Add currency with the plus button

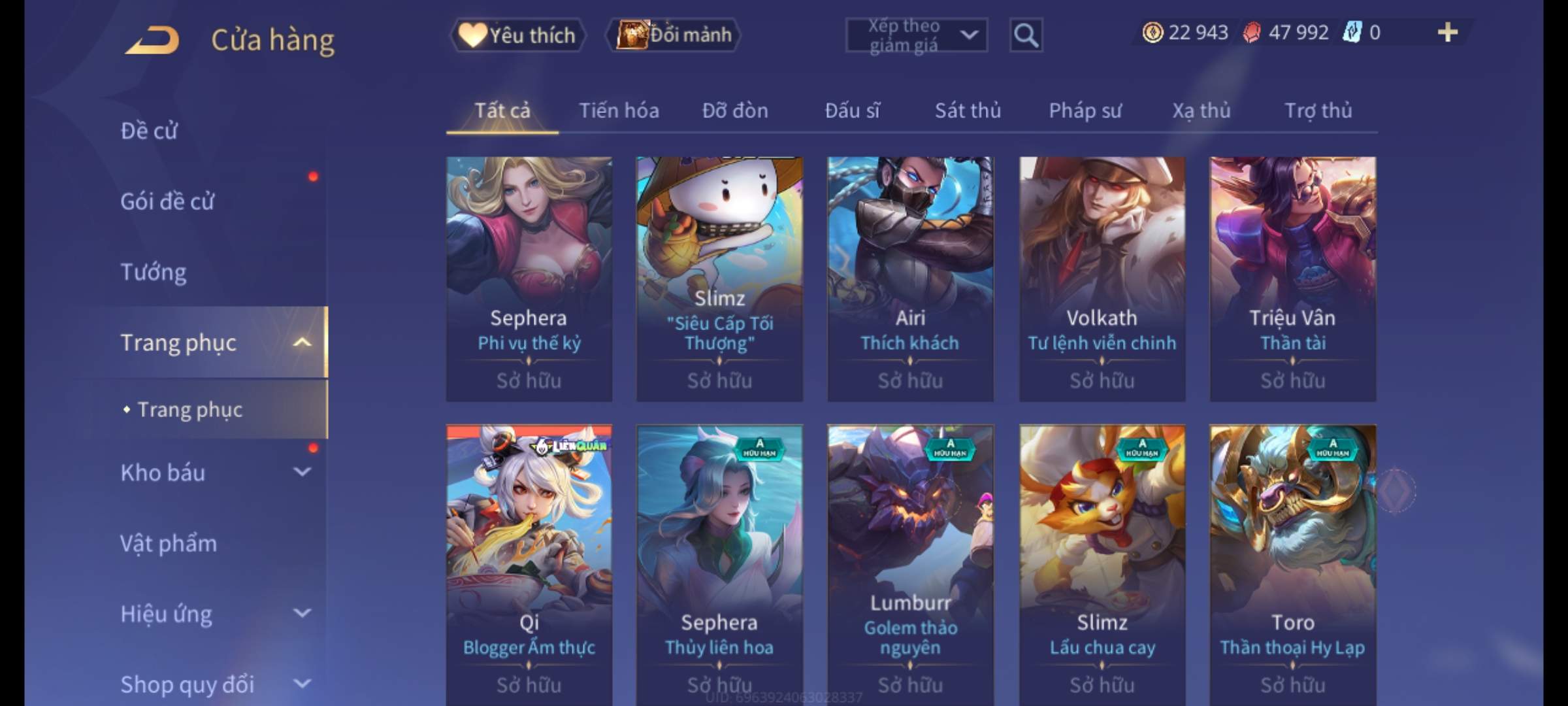(x=1447, y=33)
